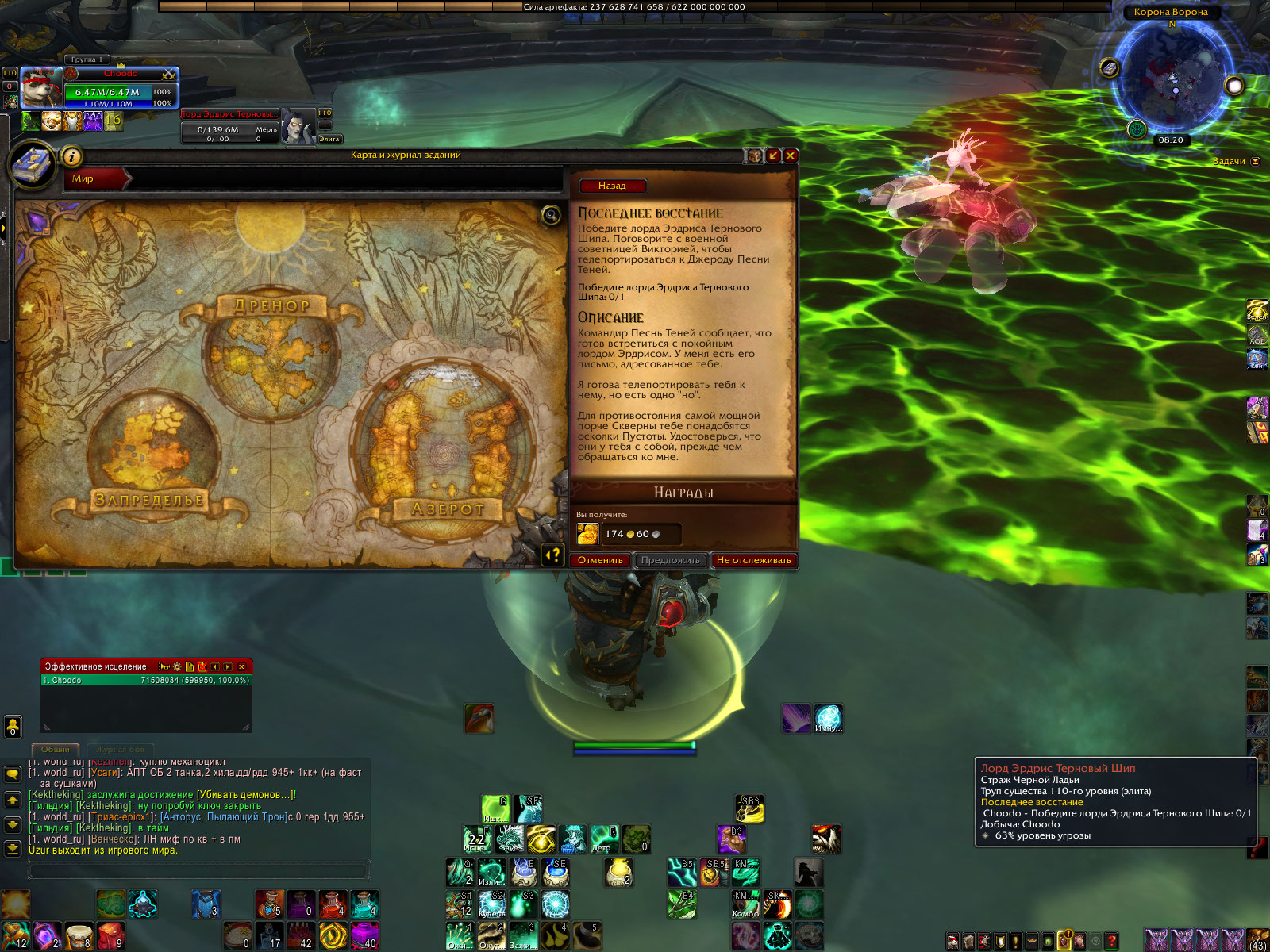The height and width of the screenshot is (952, 1270).
Task: Open the Журнал боя chat tab
Action: (x=121, y=749)
